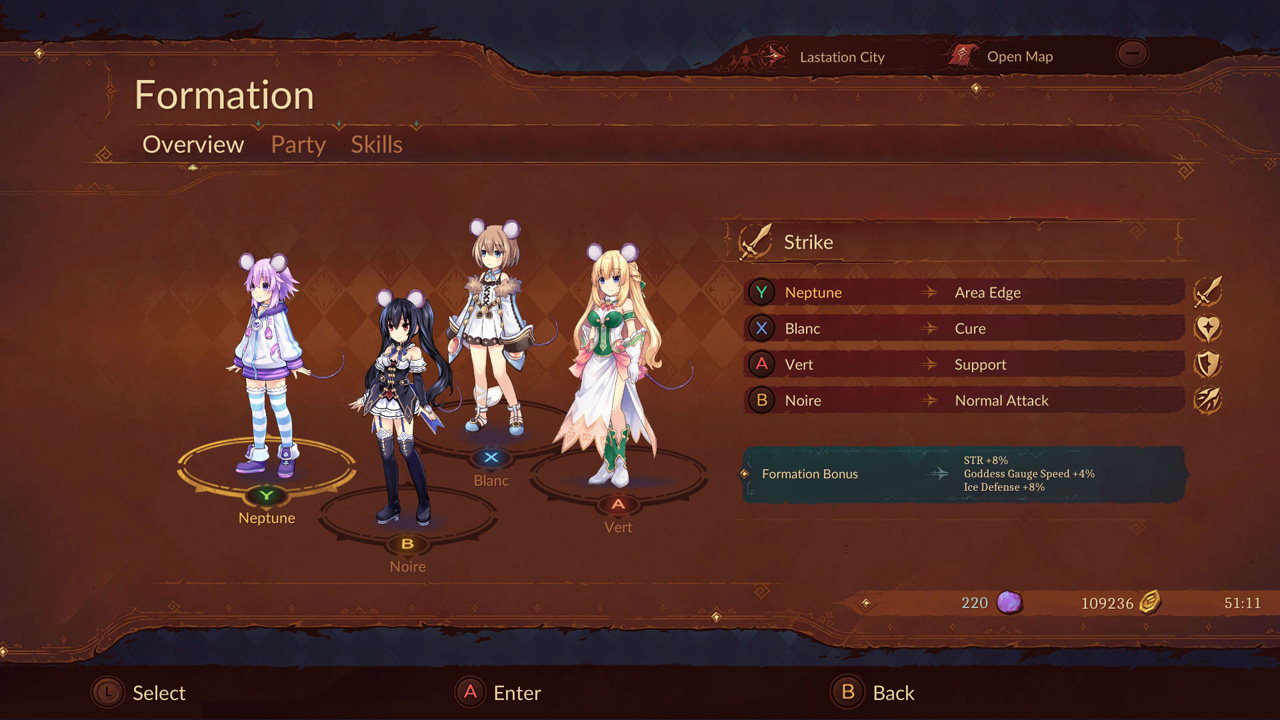Switch to the Skills tab
1280x720 pixels.
click(x=376, y=144)
